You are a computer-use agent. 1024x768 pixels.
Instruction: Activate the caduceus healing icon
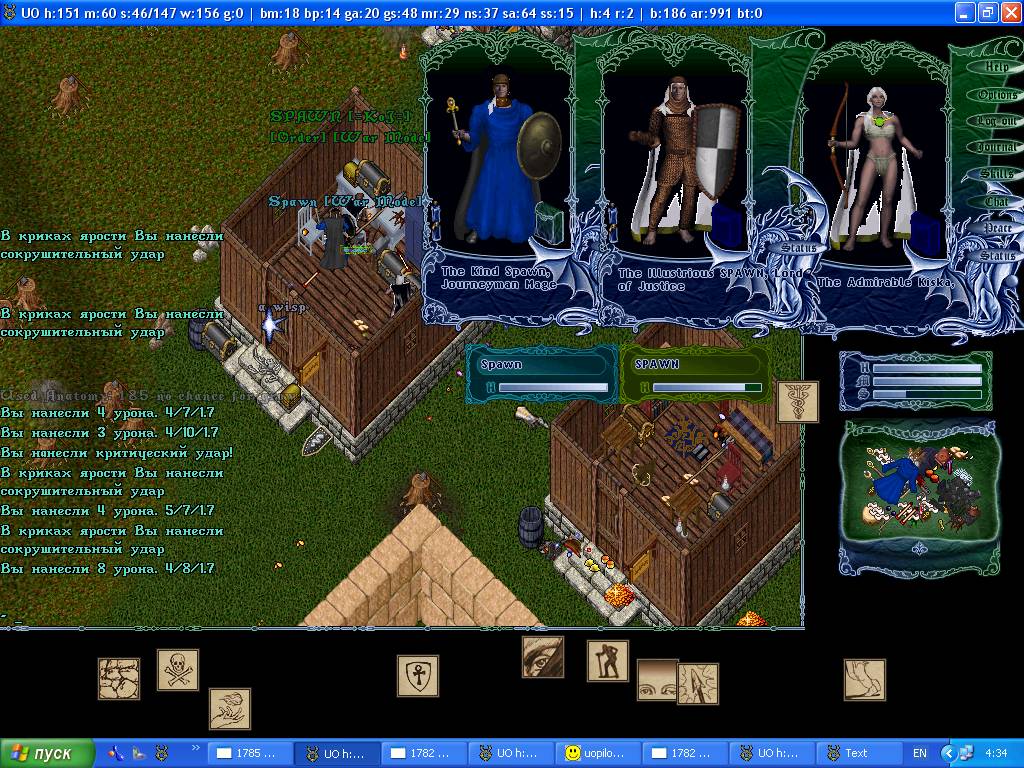(x=798, y=401)
